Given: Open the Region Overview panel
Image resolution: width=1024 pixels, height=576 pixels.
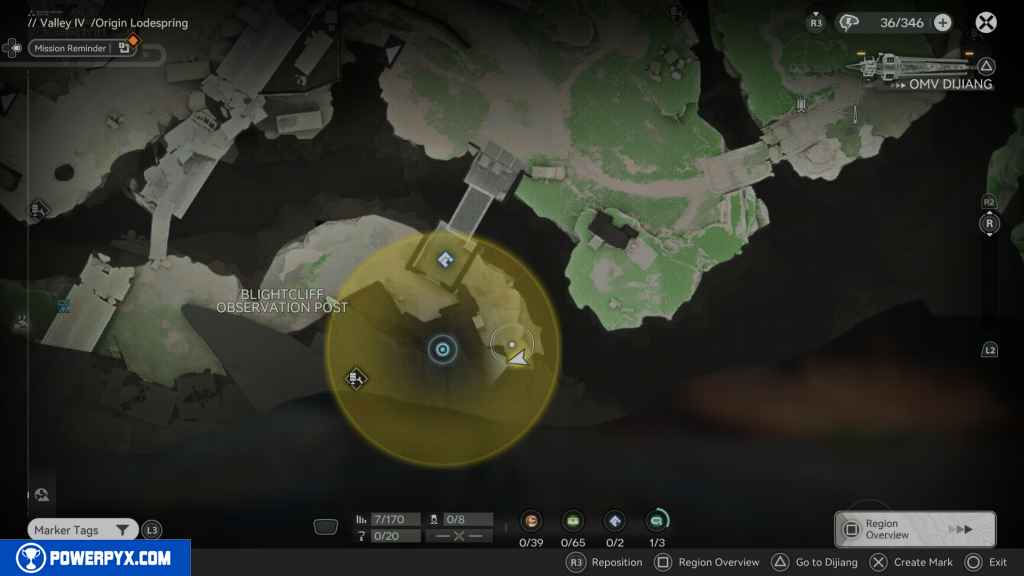Looking at the screenshot, I should coord(914,529).
